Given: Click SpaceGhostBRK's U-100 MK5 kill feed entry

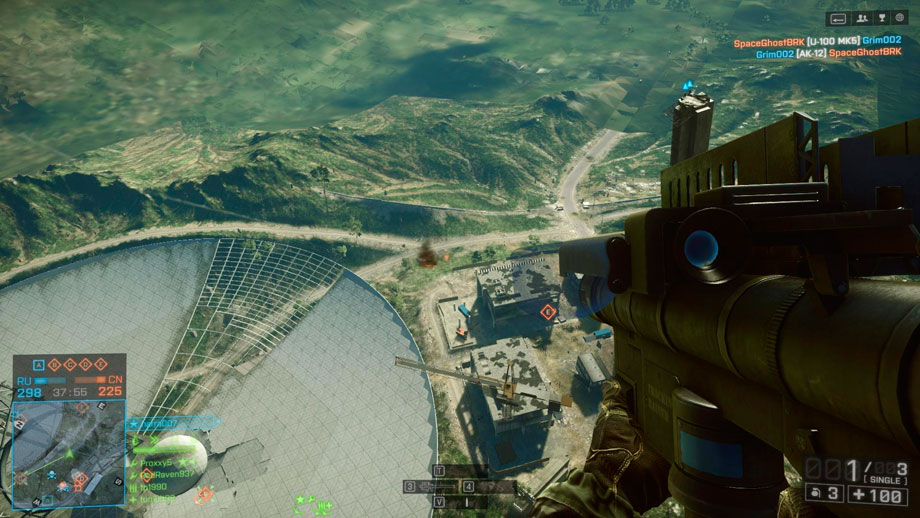Looking at the screenshot, I should point(817,41).
